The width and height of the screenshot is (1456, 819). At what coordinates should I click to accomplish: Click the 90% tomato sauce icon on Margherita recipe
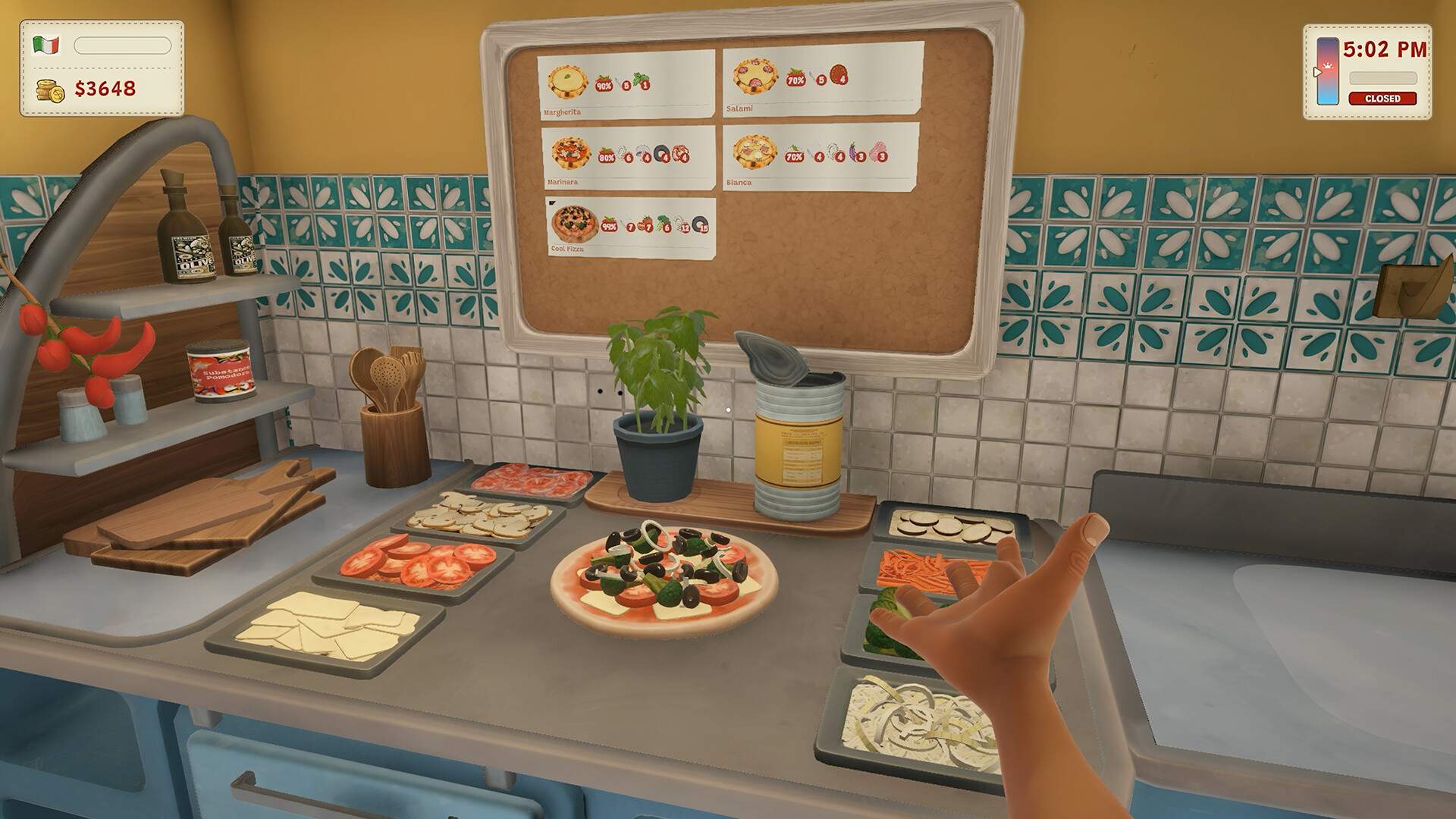coord(603,85)
